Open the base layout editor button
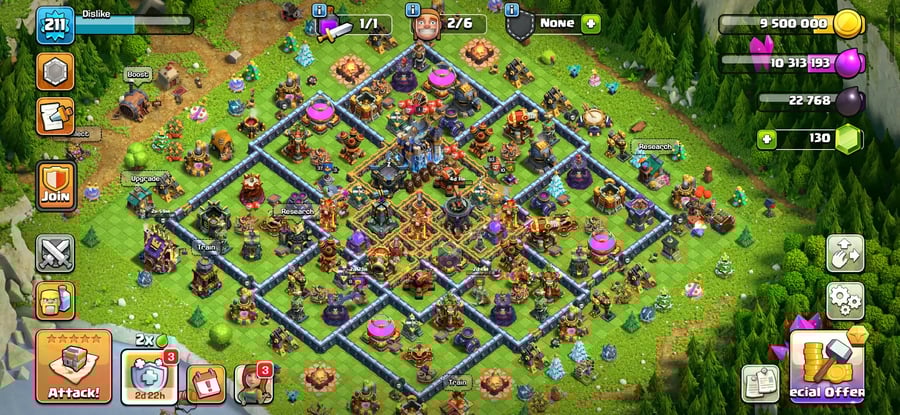Viewport: 900px width, 415px height. tap(844, 254)
